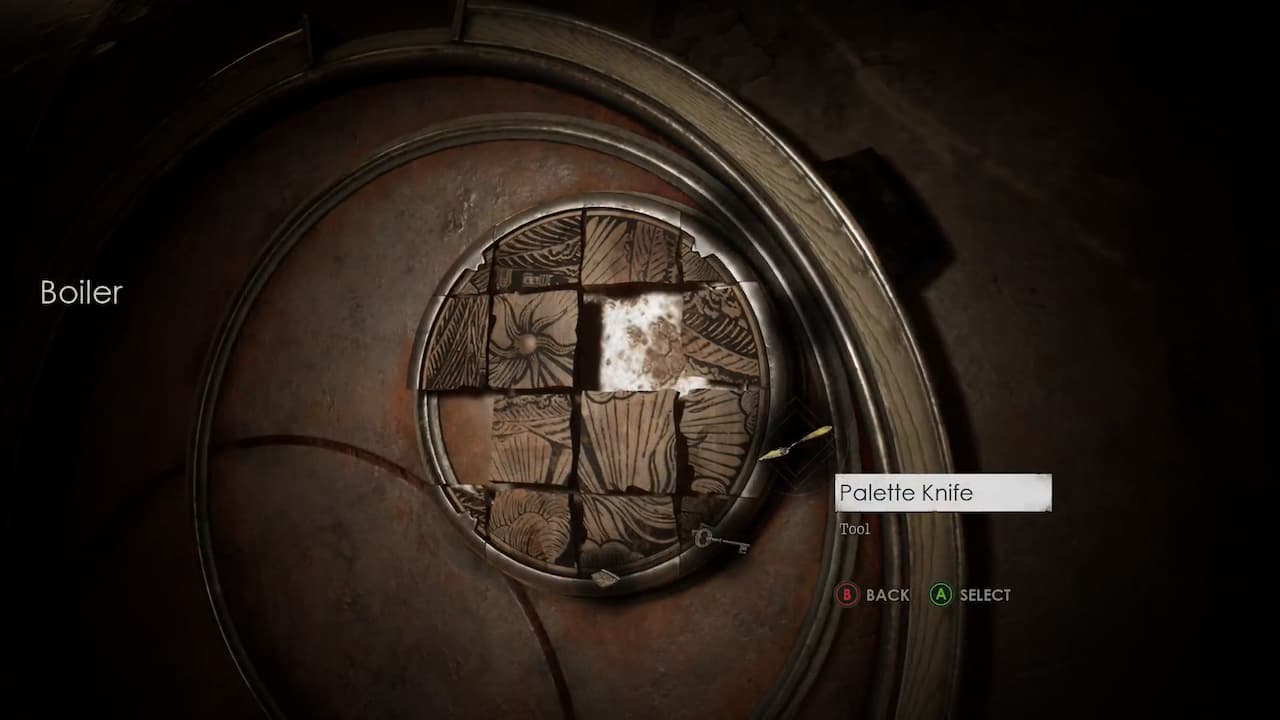This screenshot has height=720, width=1280.
Task: Click the Tool category label
Action: pos(855,528)
